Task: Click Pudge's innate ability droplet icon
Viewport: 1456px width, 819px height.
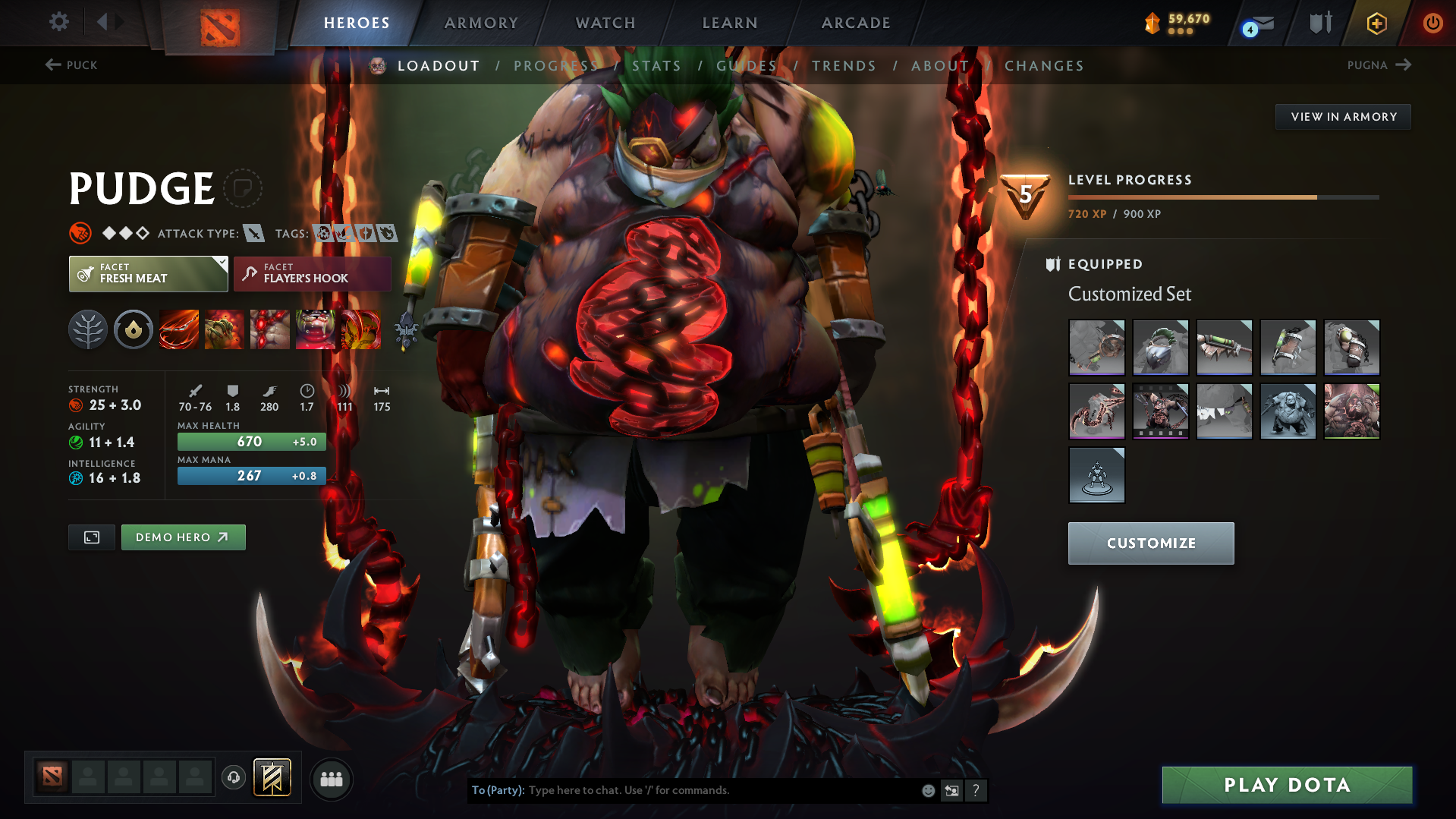Action: point(133,329)
